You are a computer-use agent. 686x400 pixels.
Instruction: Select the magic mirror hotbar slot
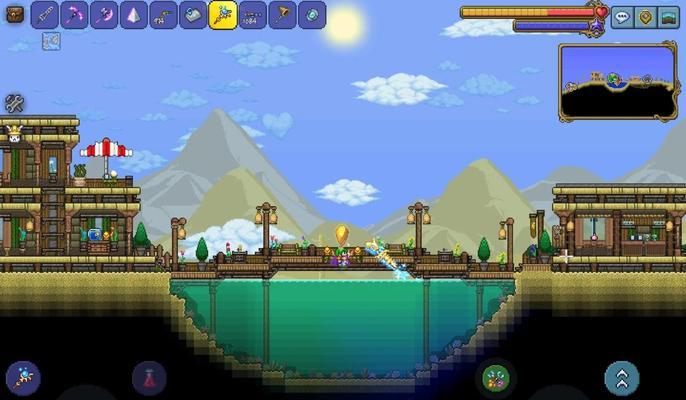tap(312, 15)
